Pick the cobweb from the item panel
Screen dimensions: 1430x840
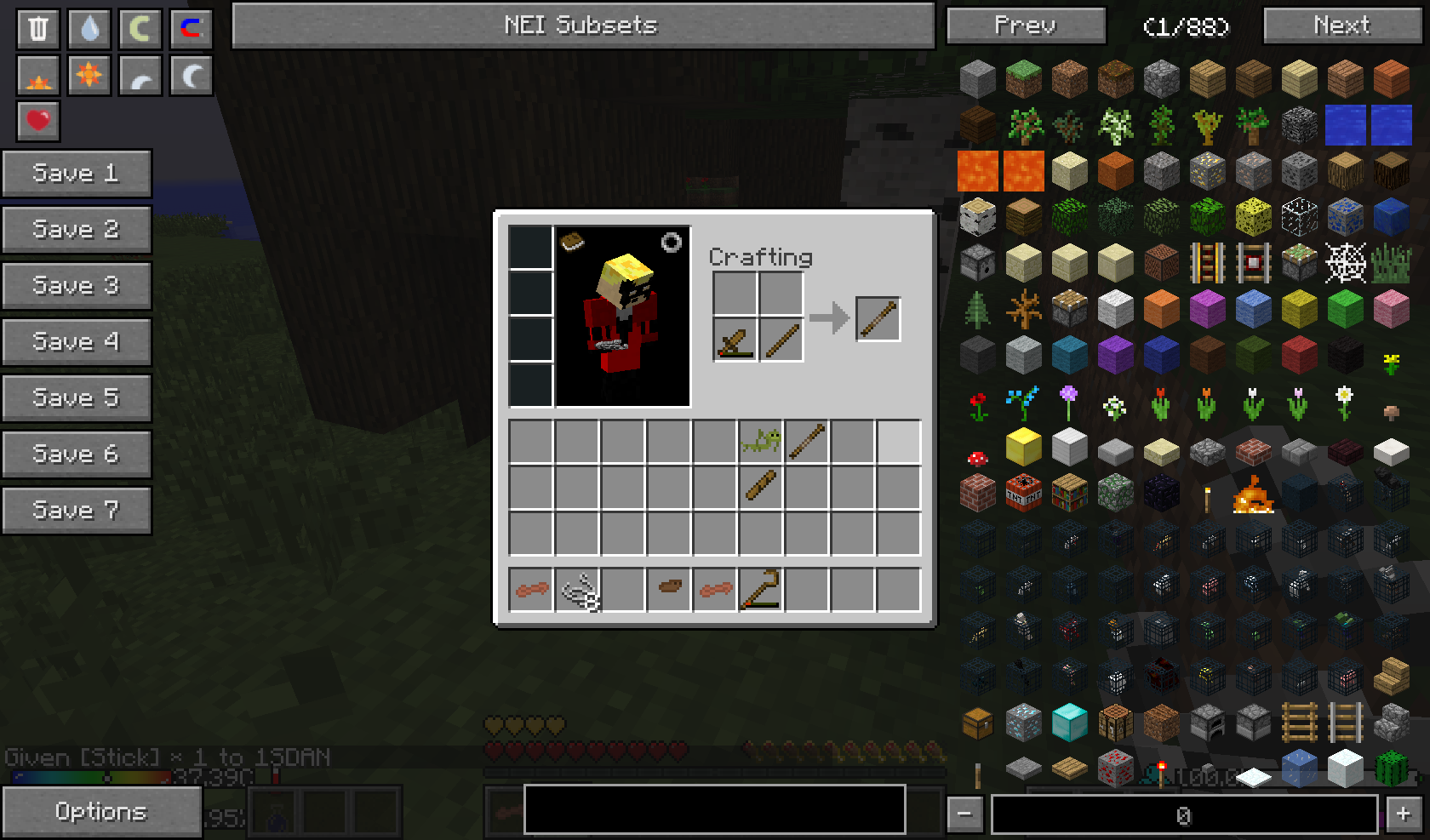tap(1345, 263)
